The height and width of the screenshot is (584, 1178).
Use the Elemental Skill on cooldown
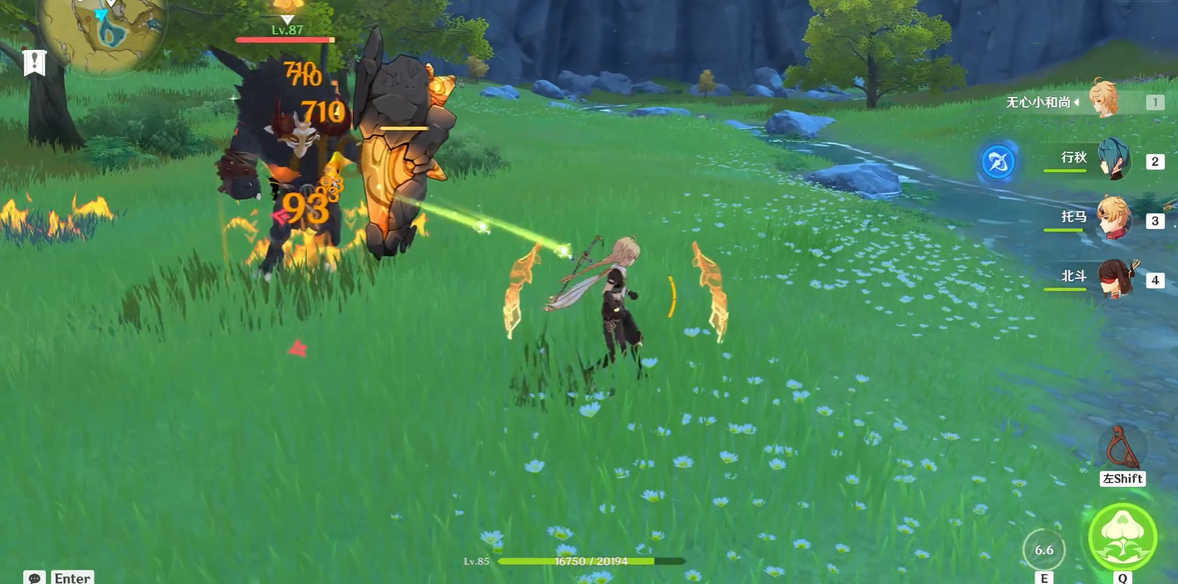point(1044,550)
